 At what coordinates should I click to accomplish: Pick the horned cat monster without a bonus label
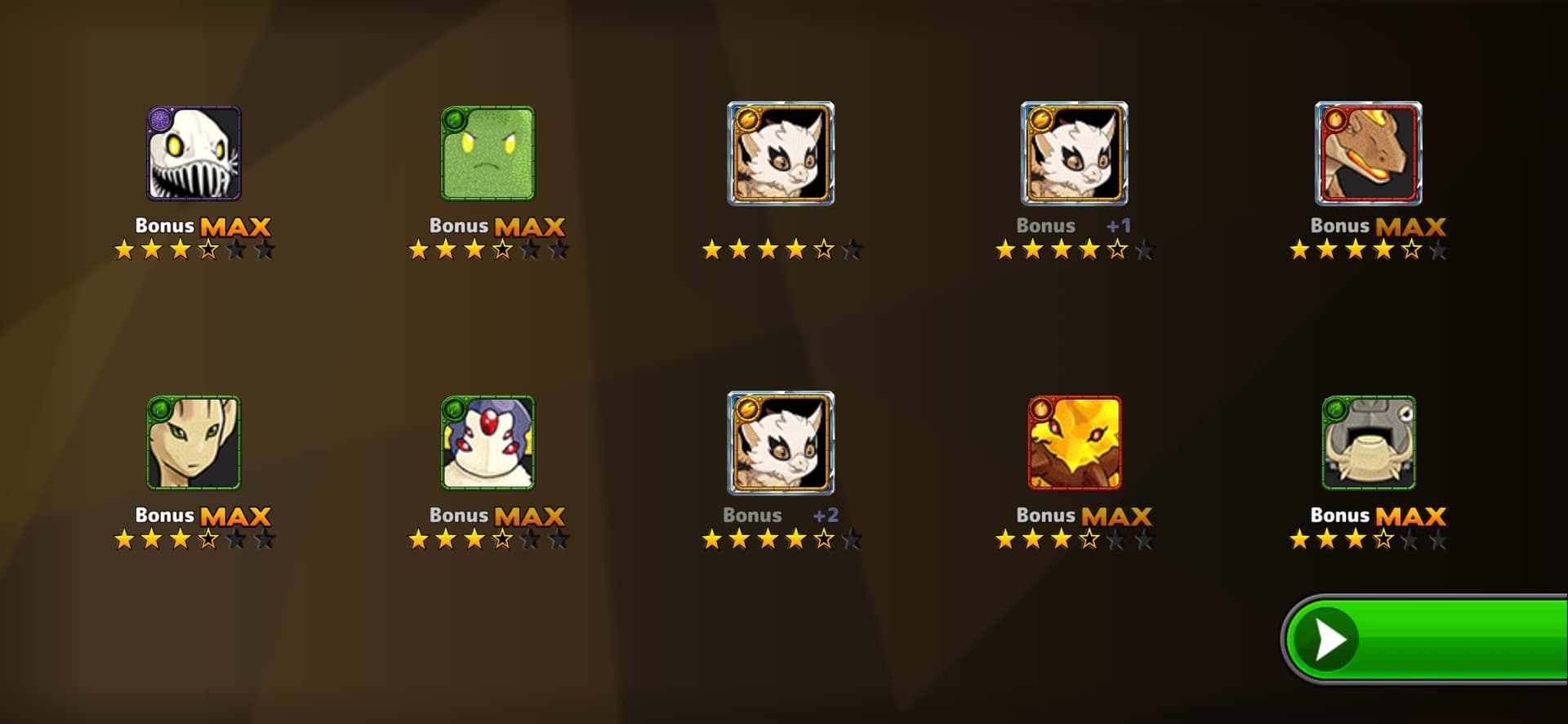781,154
